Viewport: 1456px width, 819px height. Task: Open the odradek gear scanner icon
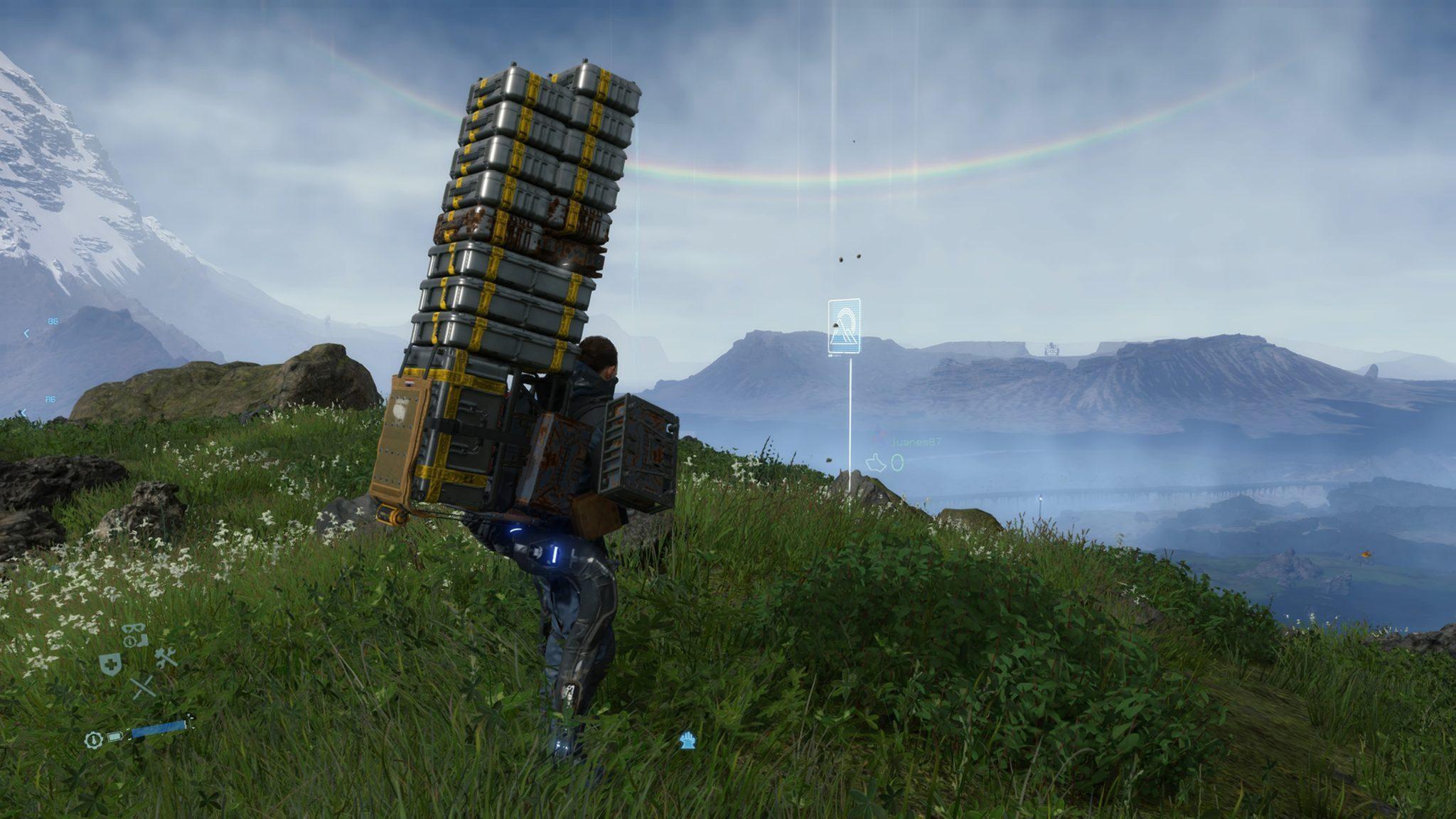pyautogui.click(x=129, y=641)
